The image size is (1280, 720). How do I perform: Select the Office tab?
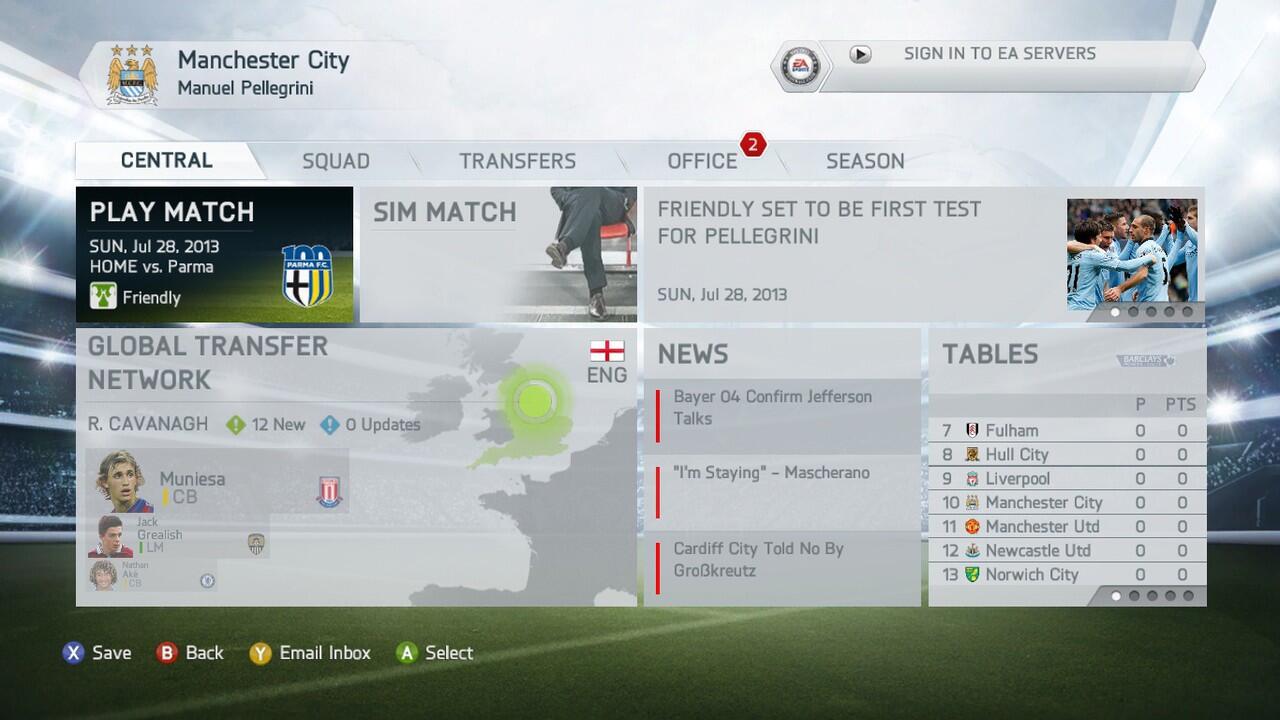tap(702, 161)
